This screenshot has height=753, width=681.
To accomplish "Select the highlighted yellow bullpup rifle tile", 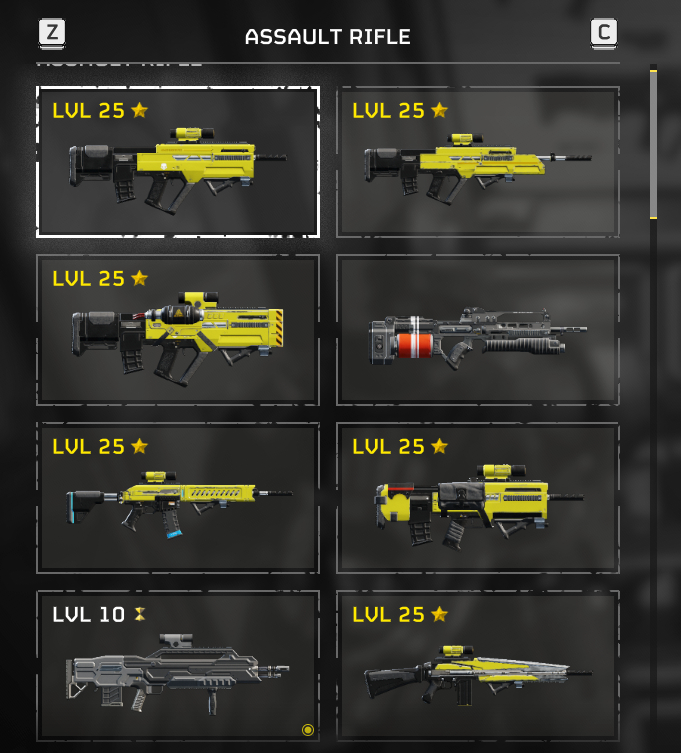I will [178, 162].
